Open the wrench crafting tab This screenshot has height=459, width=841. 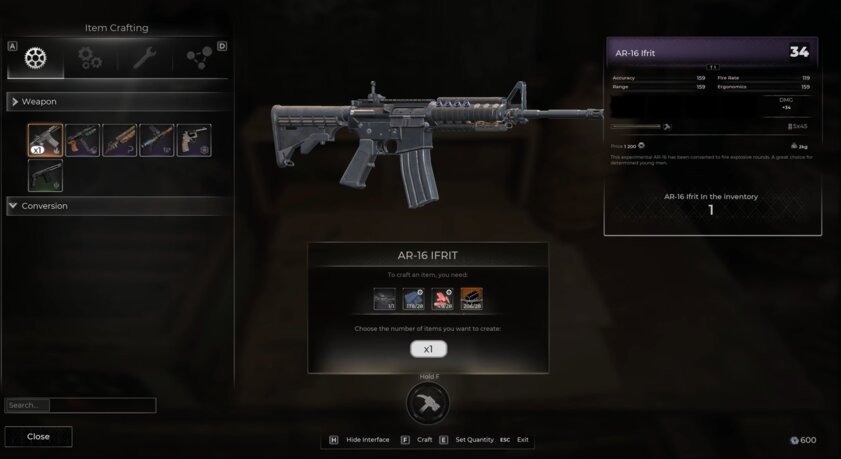tap(145, 59)
